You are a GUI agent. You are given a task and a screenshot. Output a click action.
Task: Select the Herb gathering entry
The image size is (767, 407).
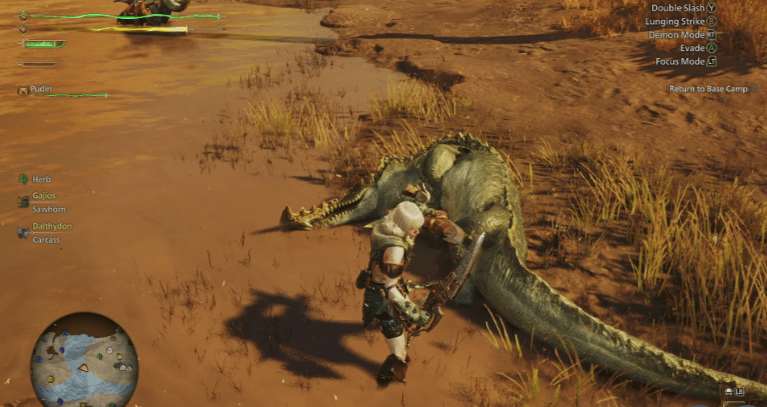pyautogui.click(x=41, y=179)
